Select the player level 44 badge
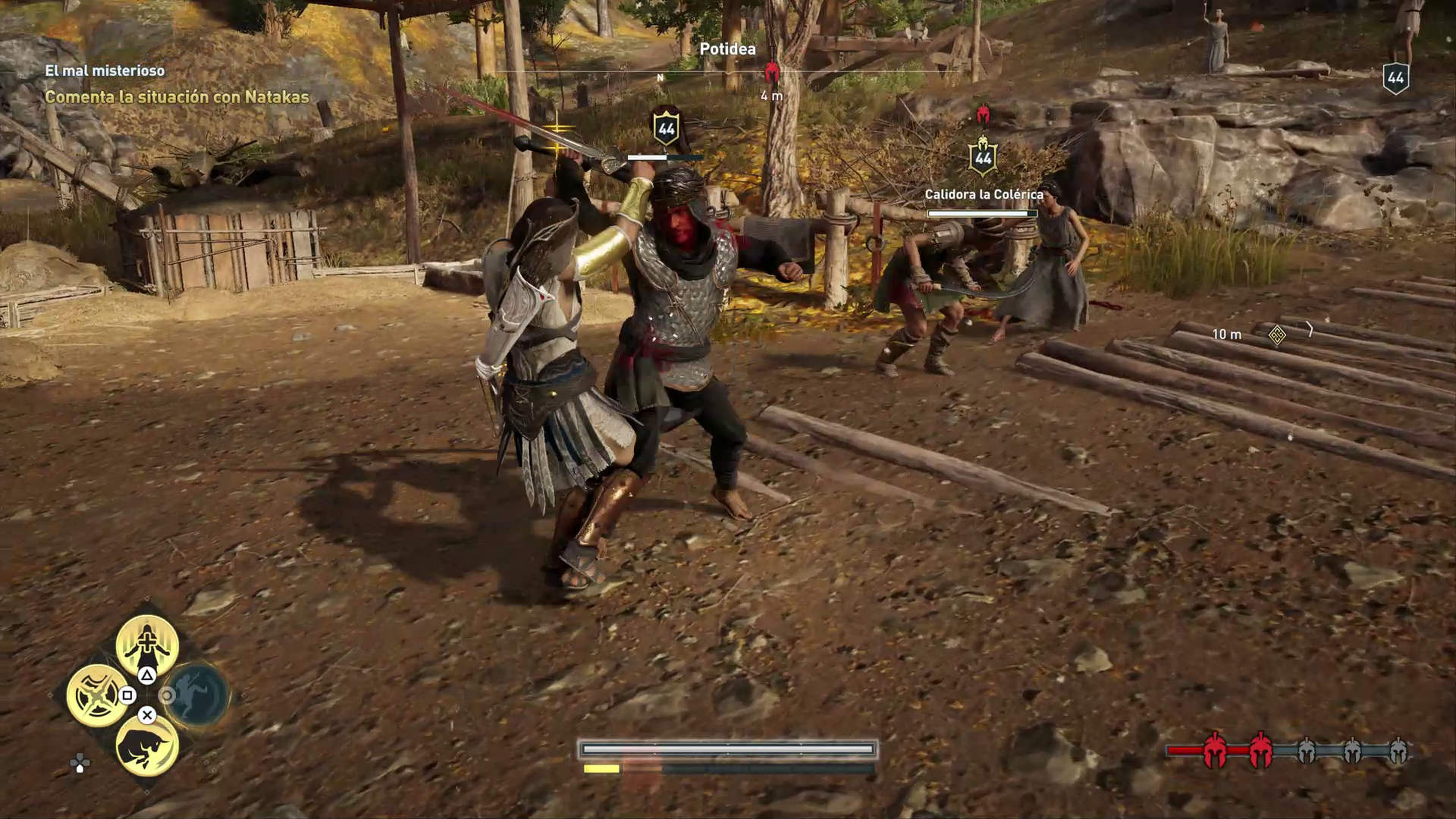 [x=1395, y=78]
